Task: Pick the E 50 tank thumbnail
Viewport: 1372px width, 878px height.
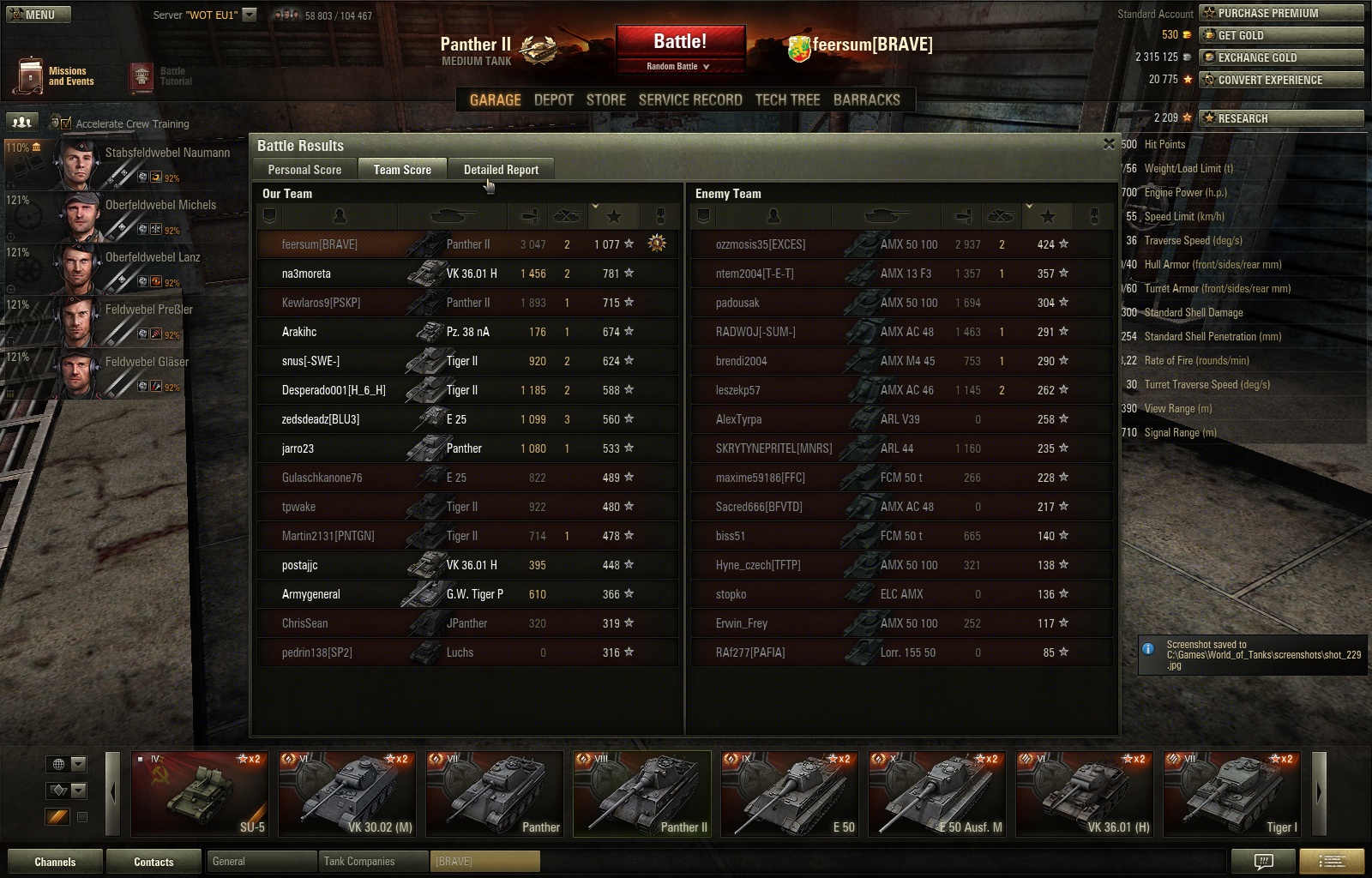Action: (x=790, y=793)
